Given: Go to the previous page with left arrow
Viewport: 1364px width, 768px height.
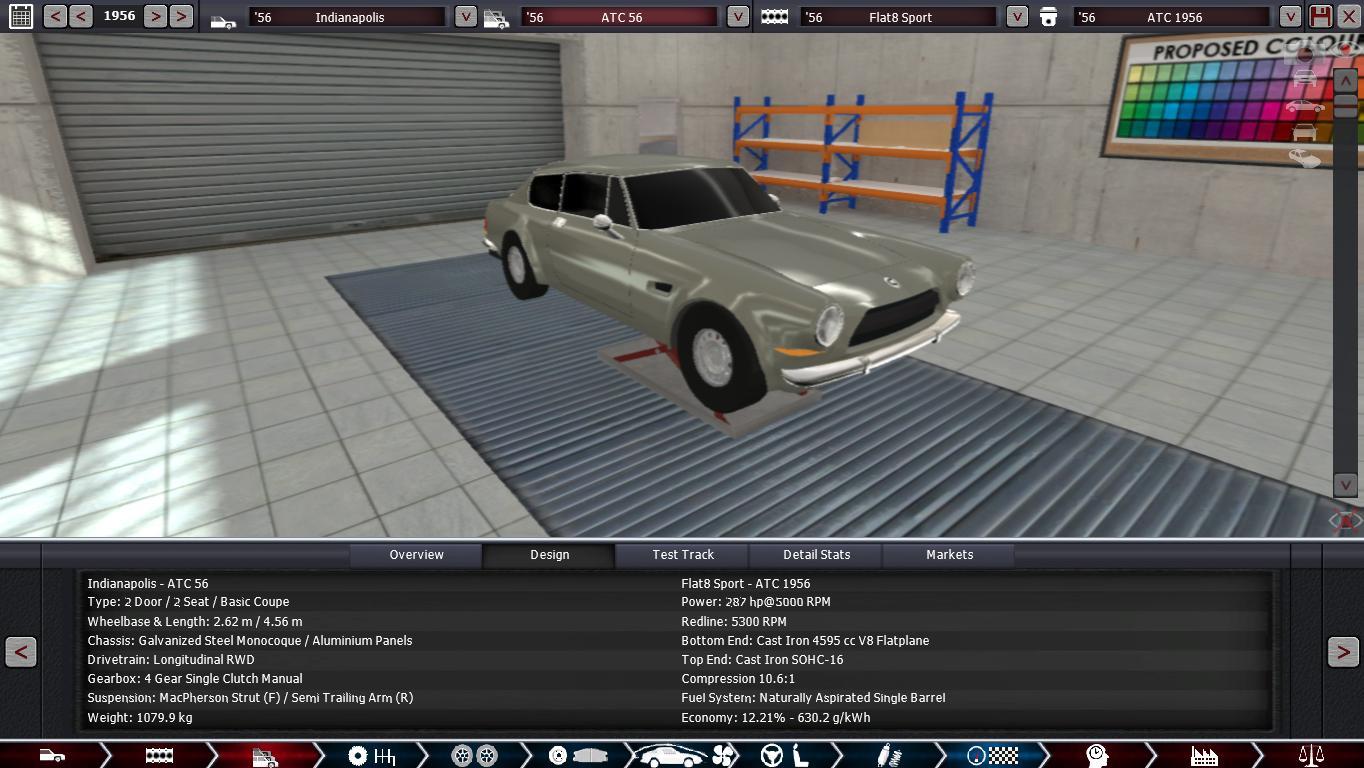Looking at the screenshot, I should (x=20, y=652).
